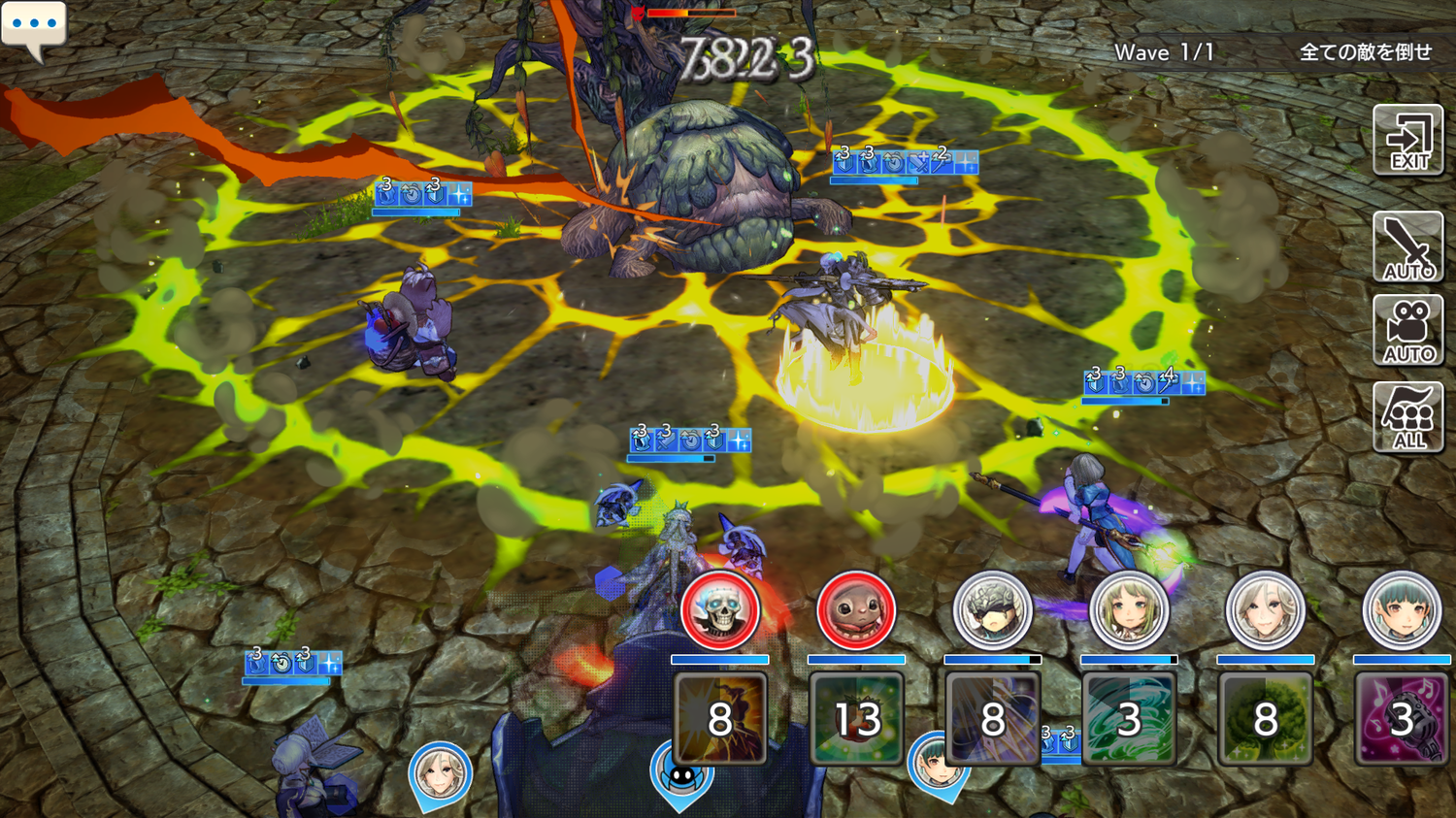Image resolution: width=1456 pixels, height=818 pixels.
Task: Select the teal-haired character portrait
Action: [x=1402, y=611]
